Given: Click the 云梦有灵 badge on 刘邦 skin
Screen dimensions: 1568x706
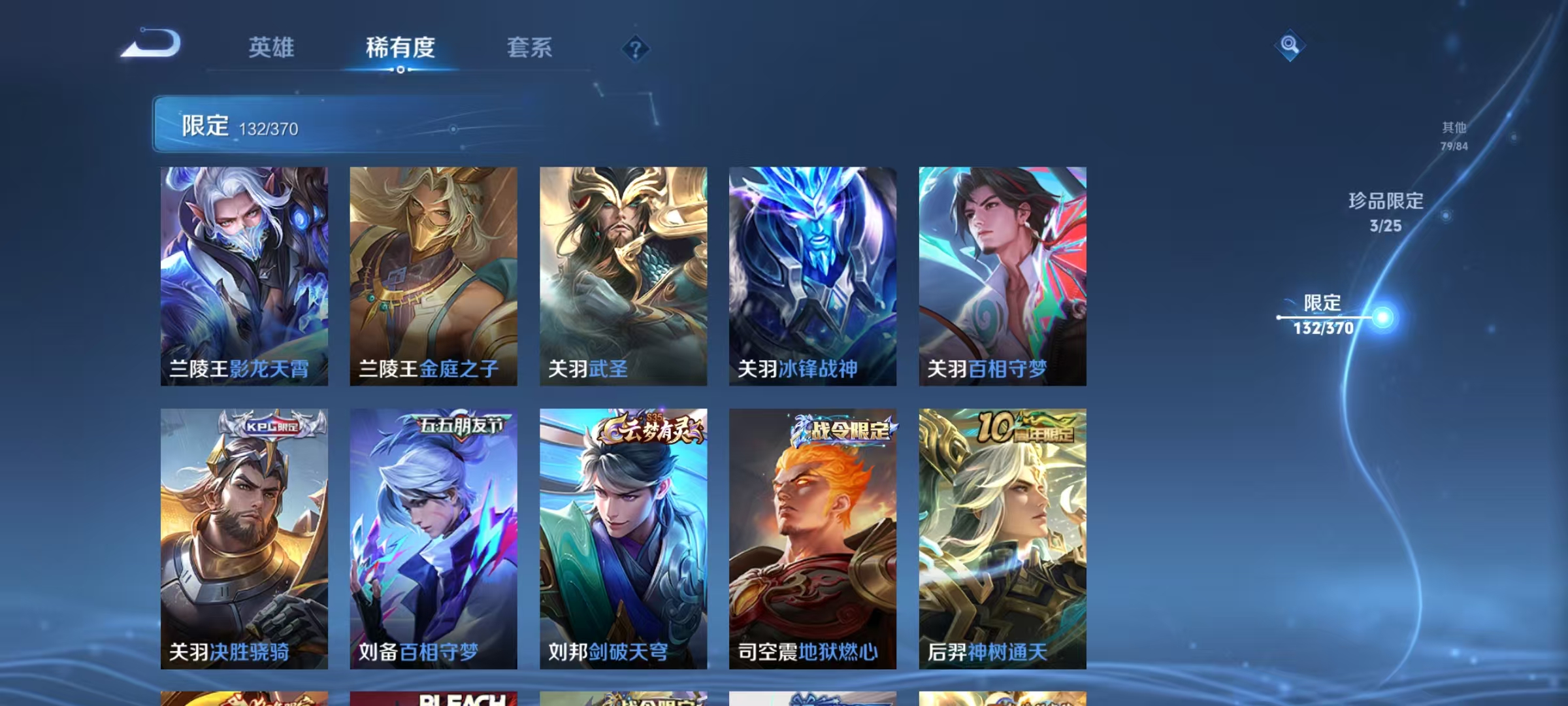Looking at the screenshot, I should [x=649, y=428].
